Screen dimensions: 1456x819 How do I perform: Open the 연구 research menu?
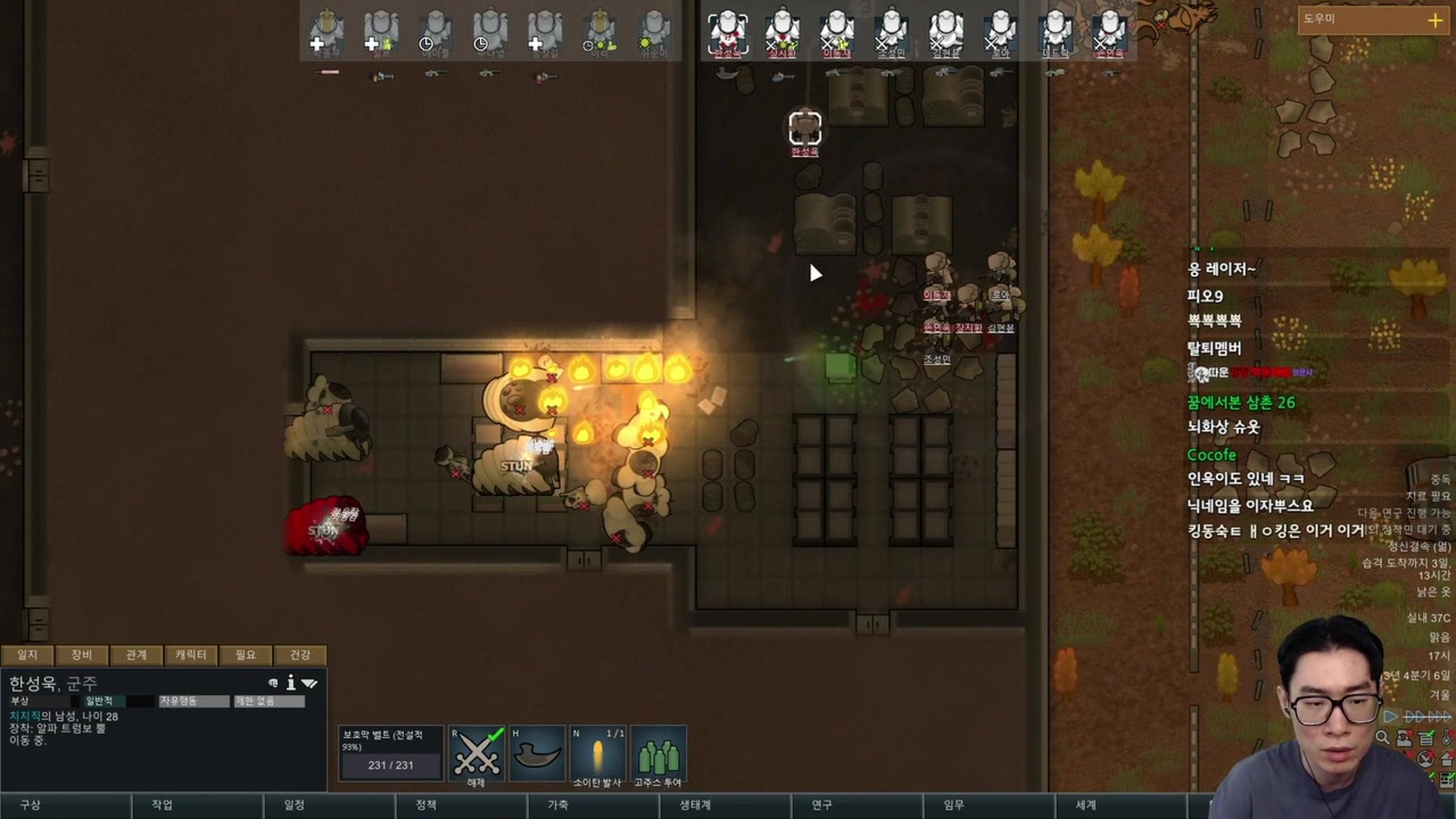click(822, 805)
